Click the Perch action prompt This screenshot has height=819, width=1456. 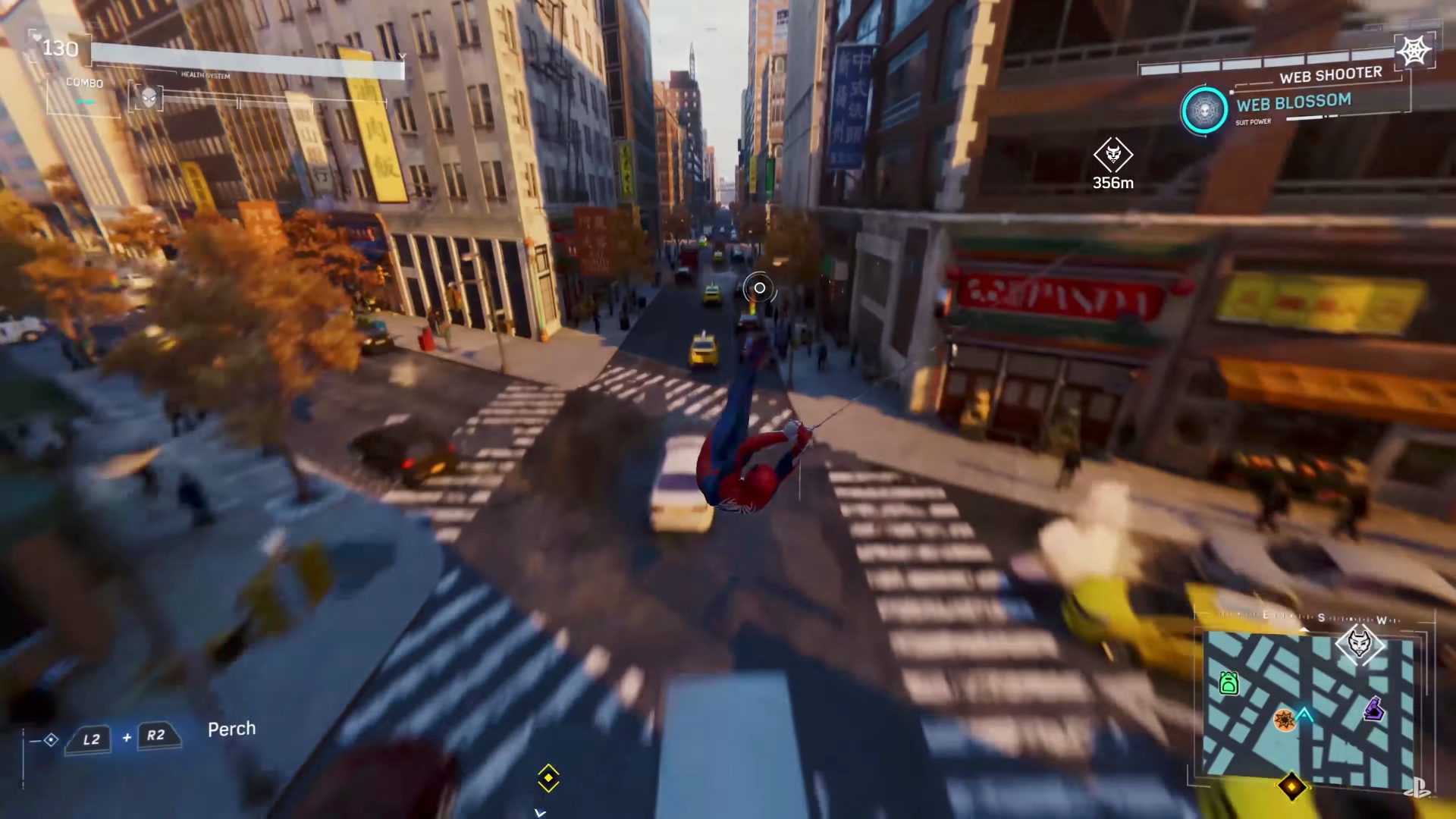coord(233,728)
